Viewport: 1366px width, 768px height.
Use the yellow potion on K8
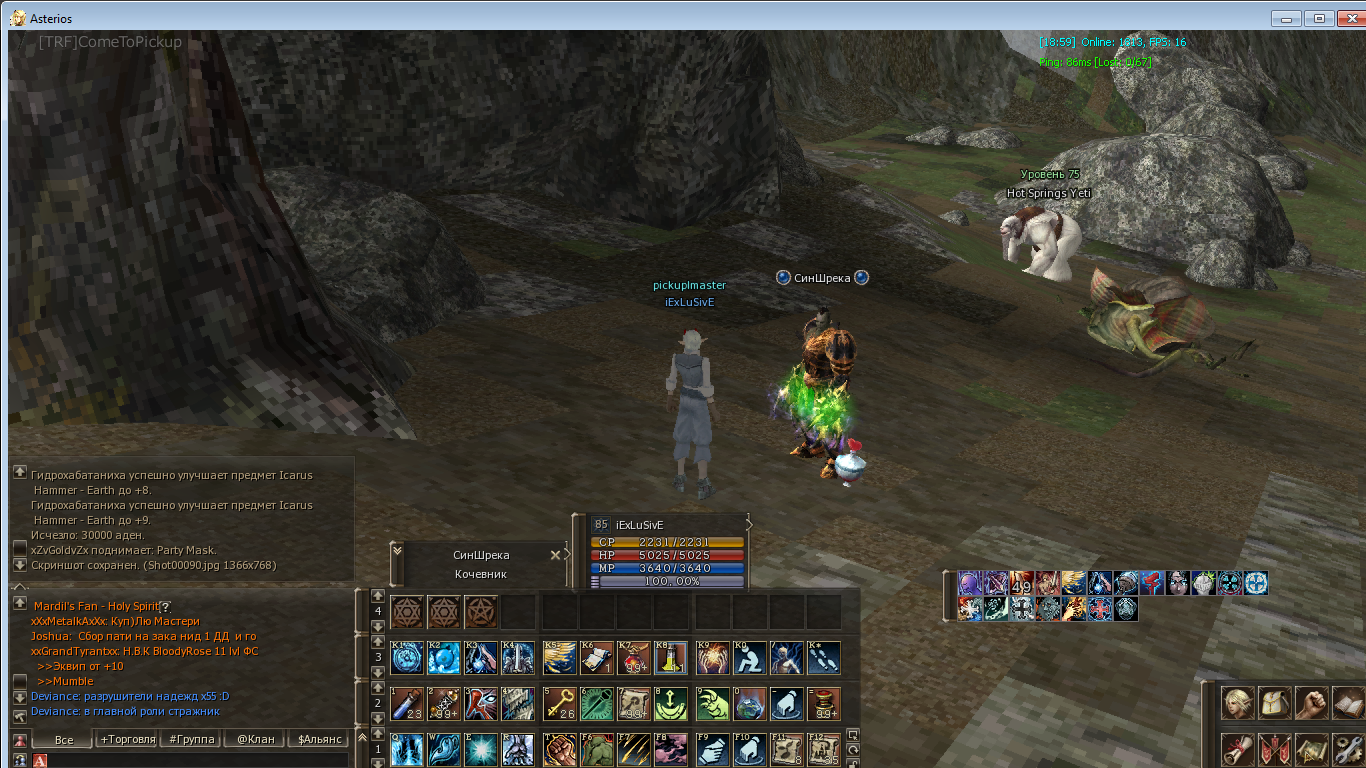click(671, 658)
